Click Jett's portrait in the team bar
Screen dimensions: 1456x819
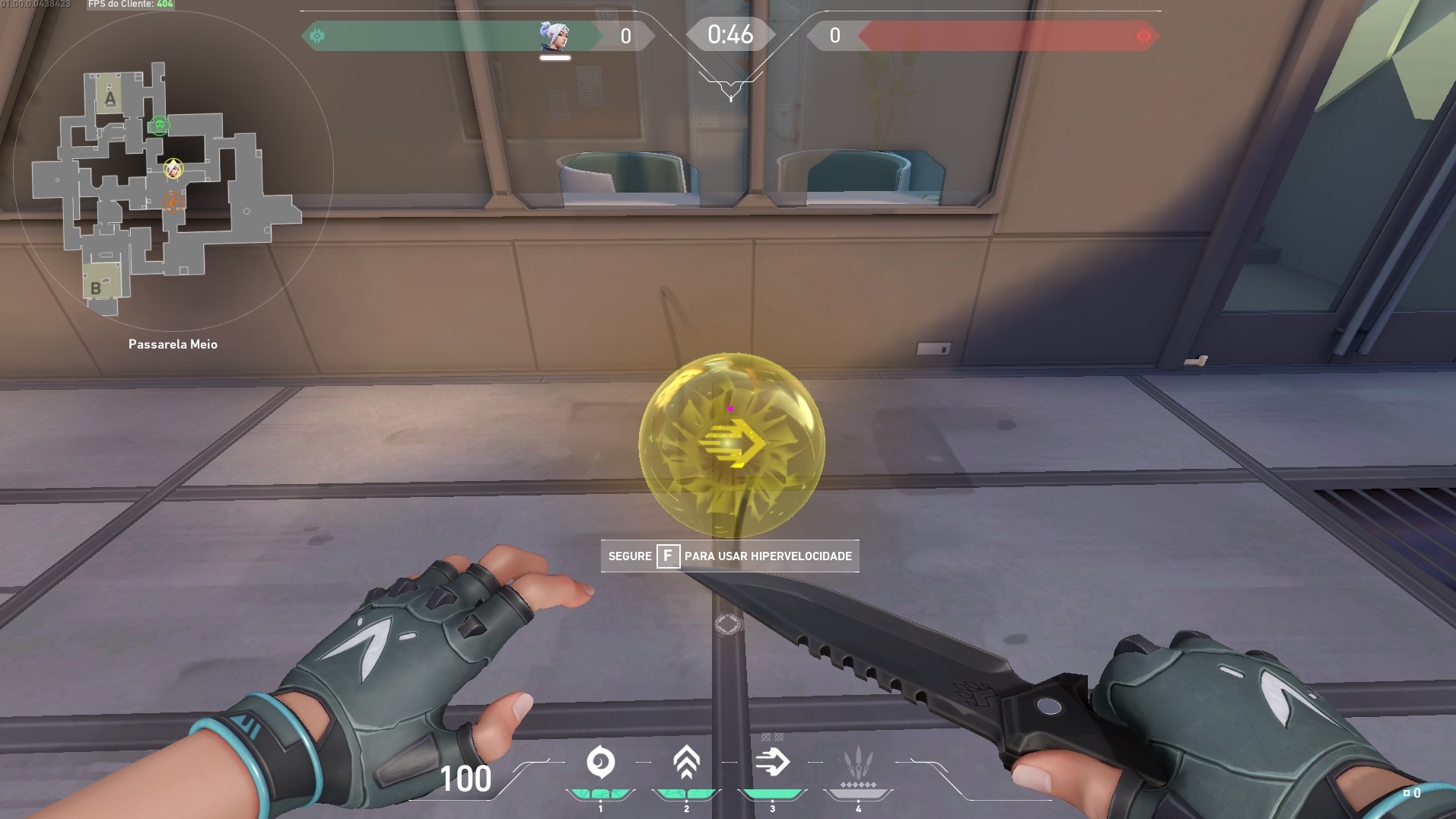click(555, 36)
